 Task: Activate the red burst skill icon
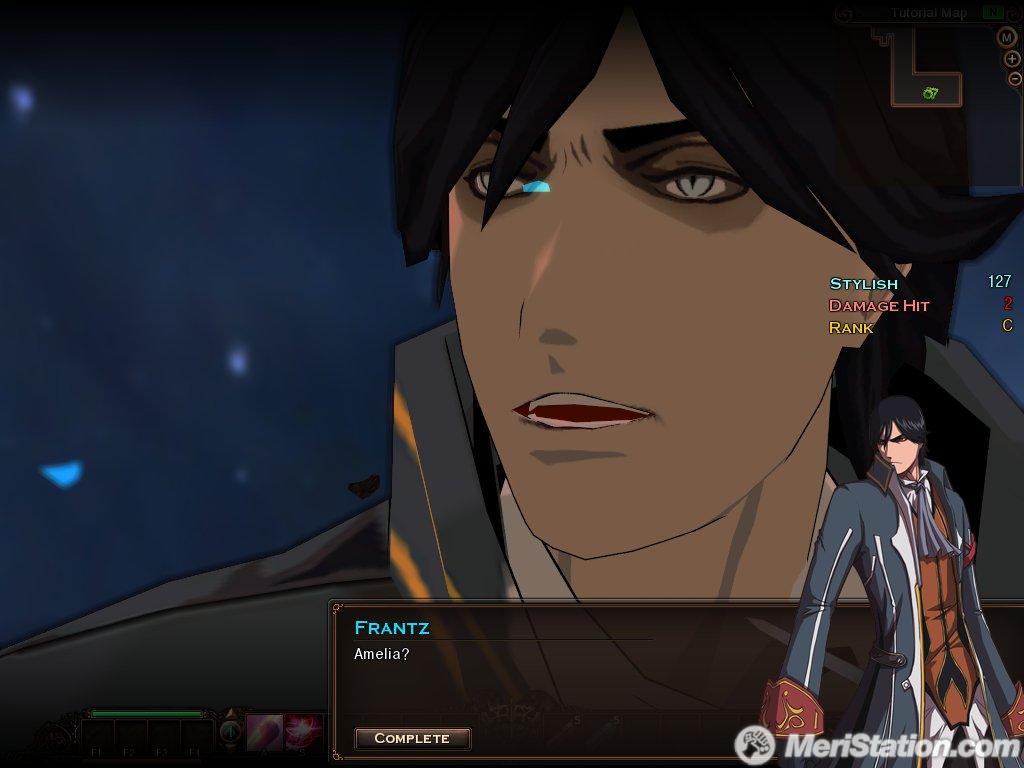coord(302,731)
